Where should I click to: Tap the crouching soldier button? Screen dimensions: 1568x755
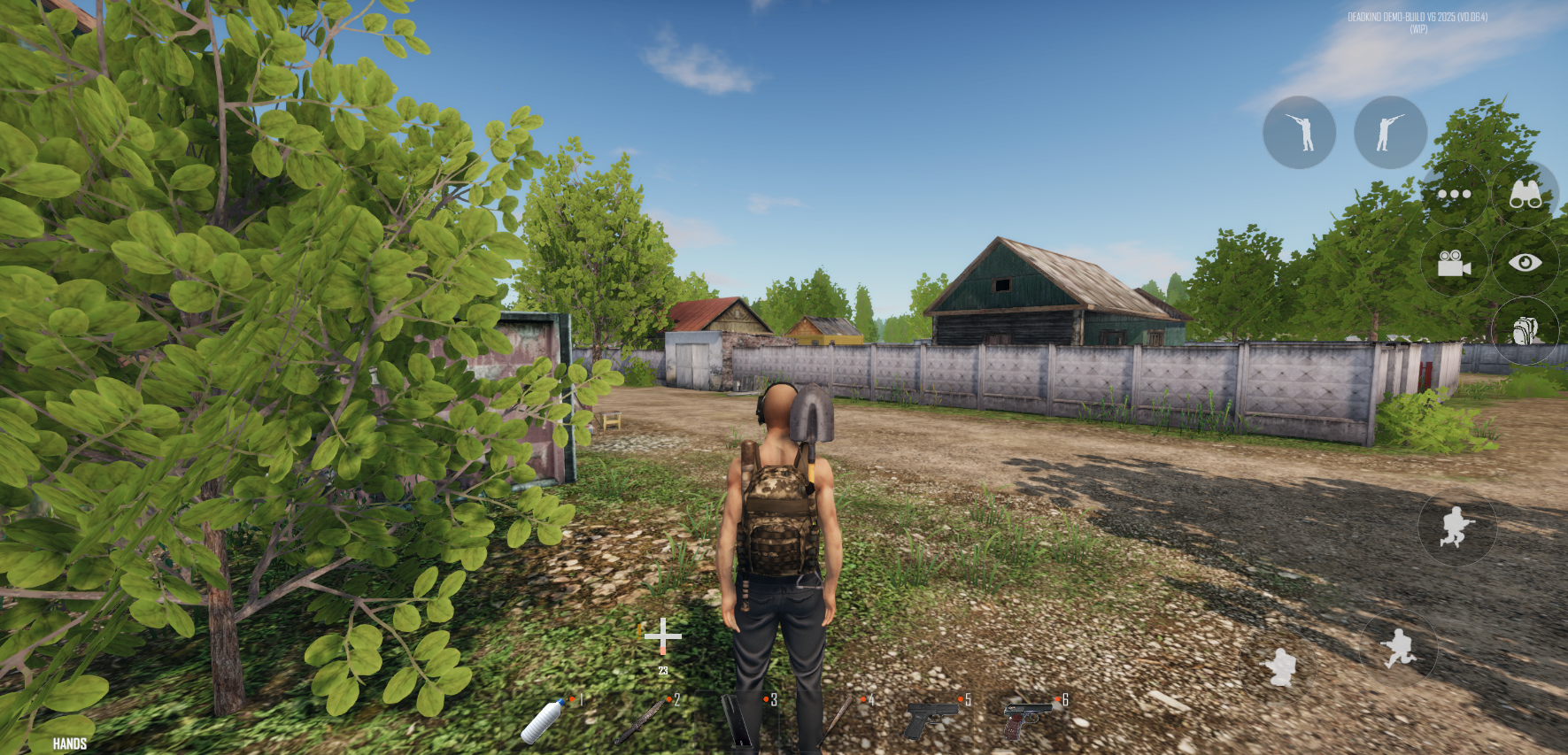[1278, 666]
